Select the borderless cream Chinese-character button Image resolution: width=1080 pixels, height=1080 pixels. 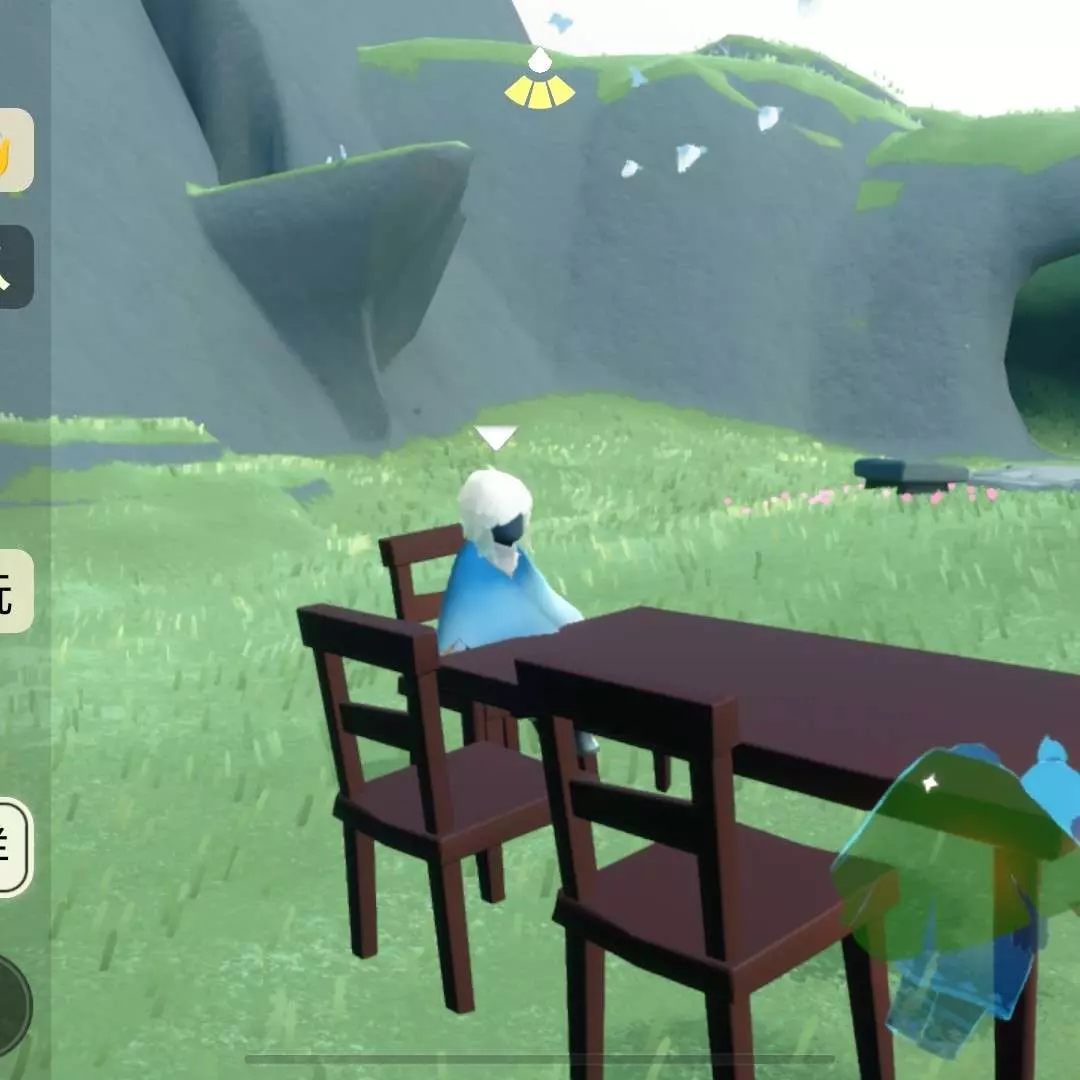(x=15, y=591)
